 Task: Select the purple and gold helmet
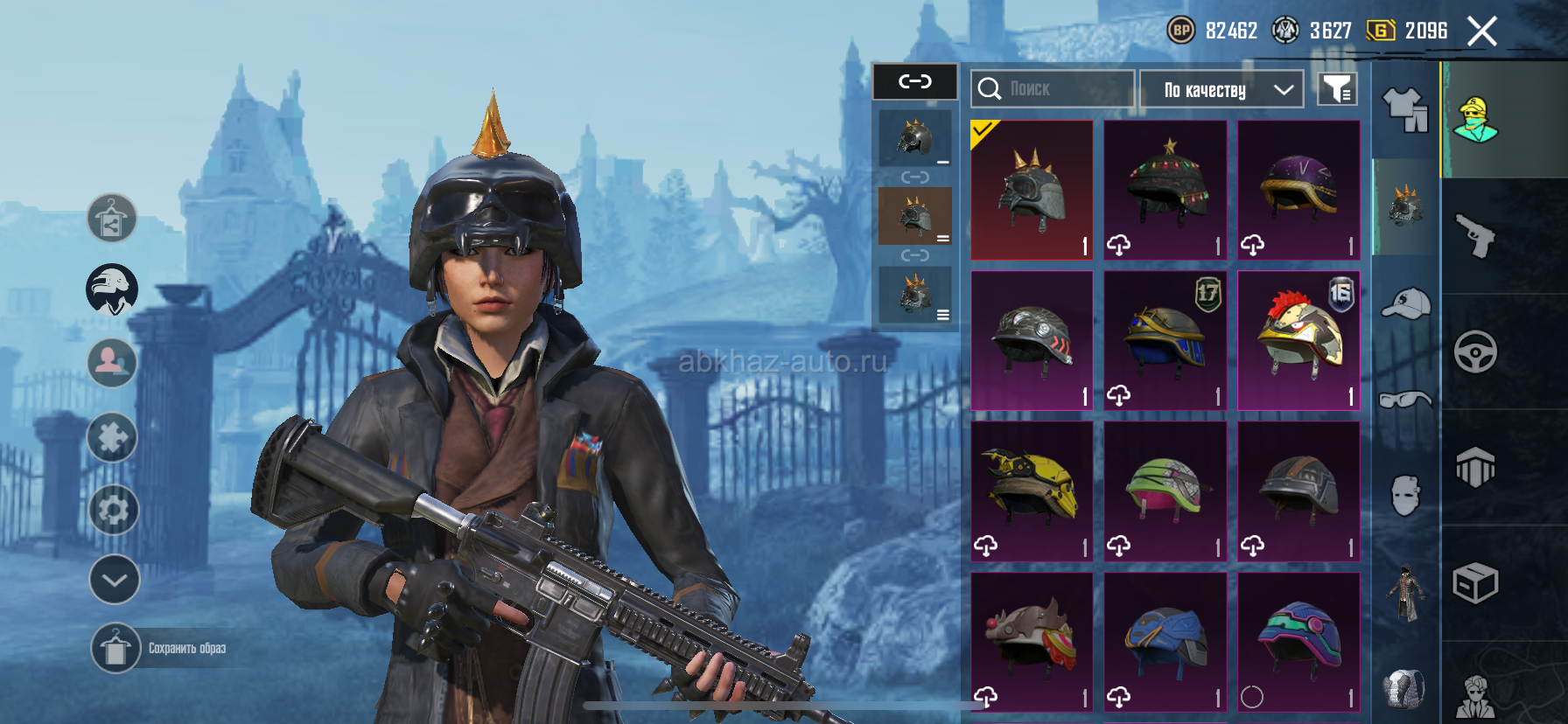point(1298,190)
